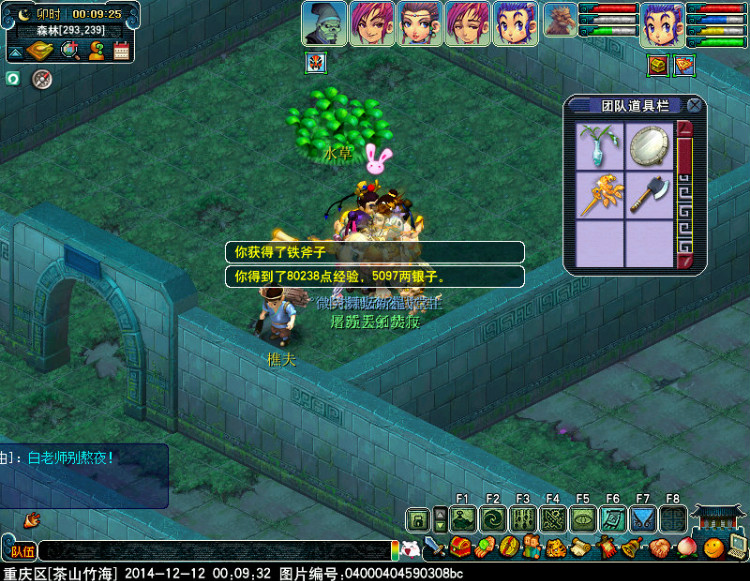
Task: Close the team item bar panel
Action: point(694,105)
